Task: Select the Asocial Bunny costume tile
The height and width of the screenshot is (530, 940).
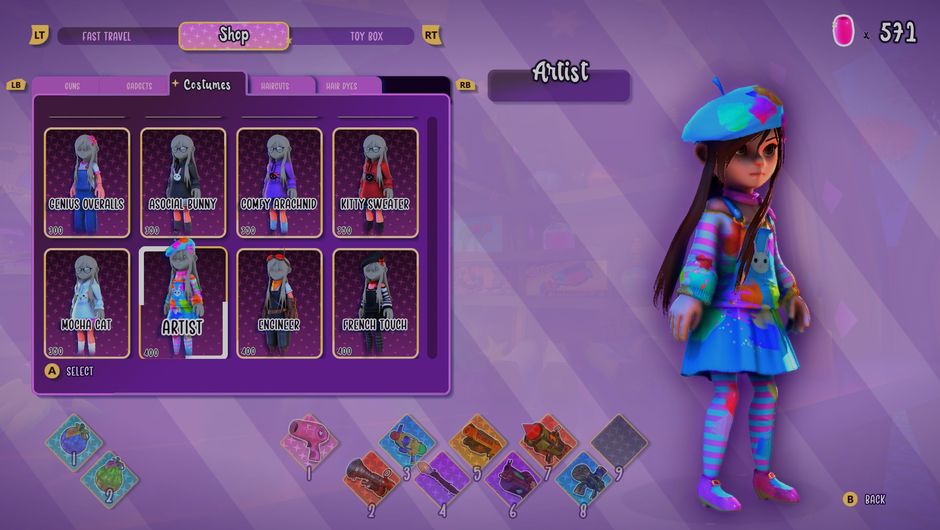Action: [x=183, y=182]
